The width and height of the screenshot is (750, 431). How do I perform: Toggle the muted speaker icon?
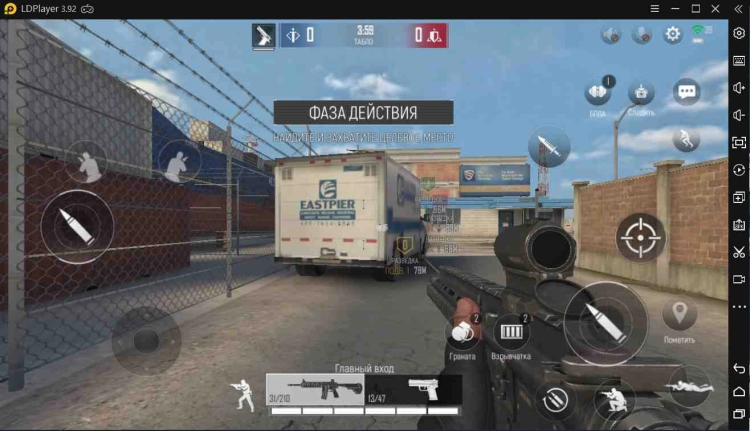pyautogui.click(x=611, y=35)
